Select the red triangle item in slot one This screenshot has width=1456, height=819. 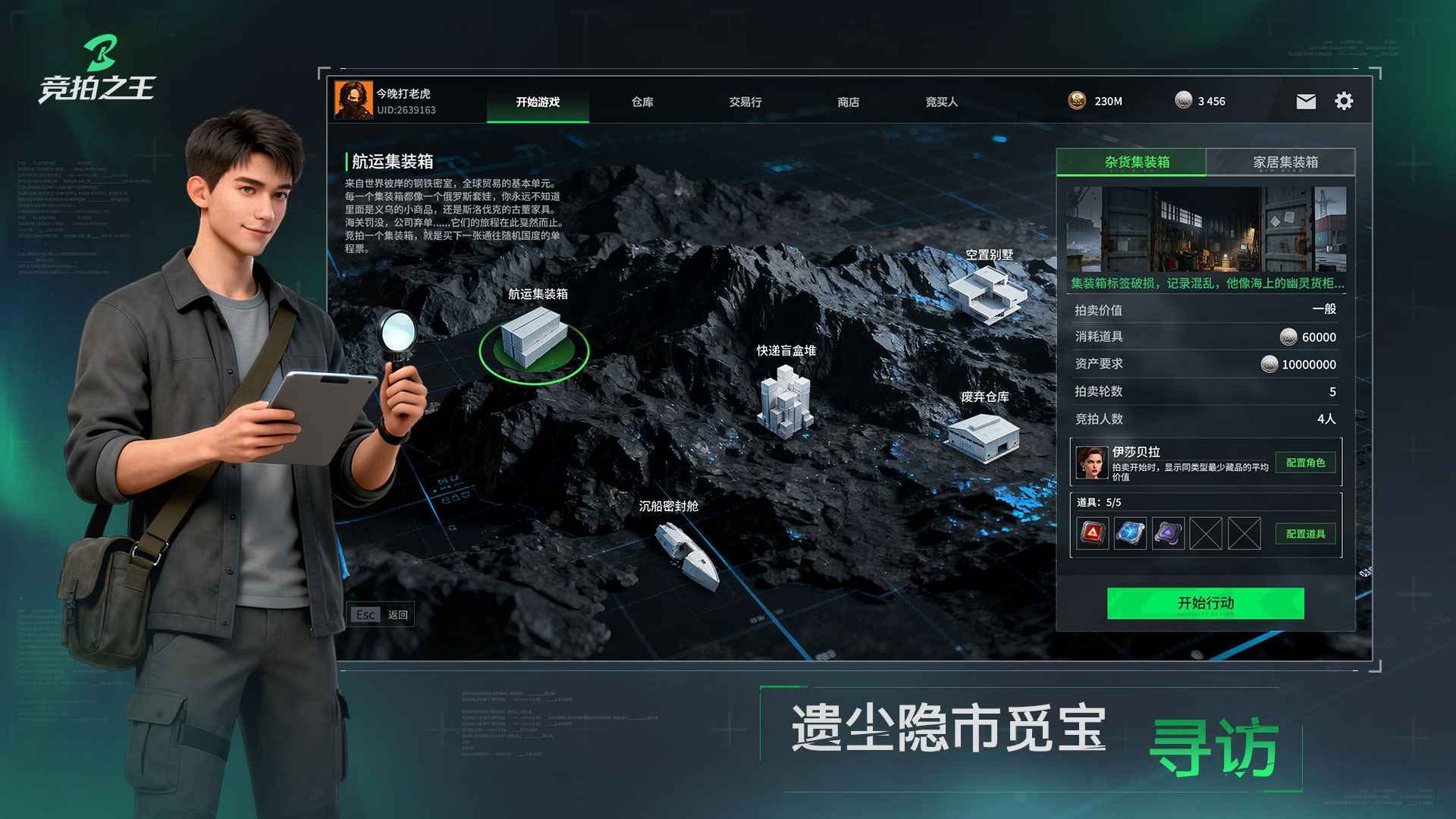pos(1092,533)
